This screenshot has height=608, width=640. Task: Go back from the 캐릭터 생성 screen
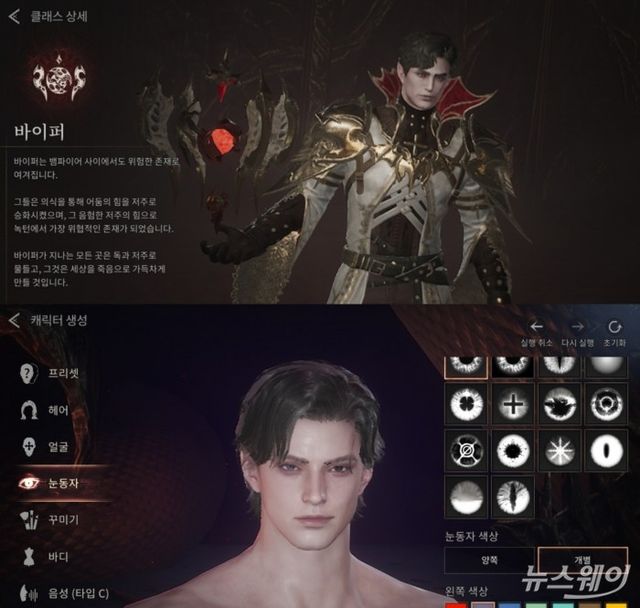point(14,320)
